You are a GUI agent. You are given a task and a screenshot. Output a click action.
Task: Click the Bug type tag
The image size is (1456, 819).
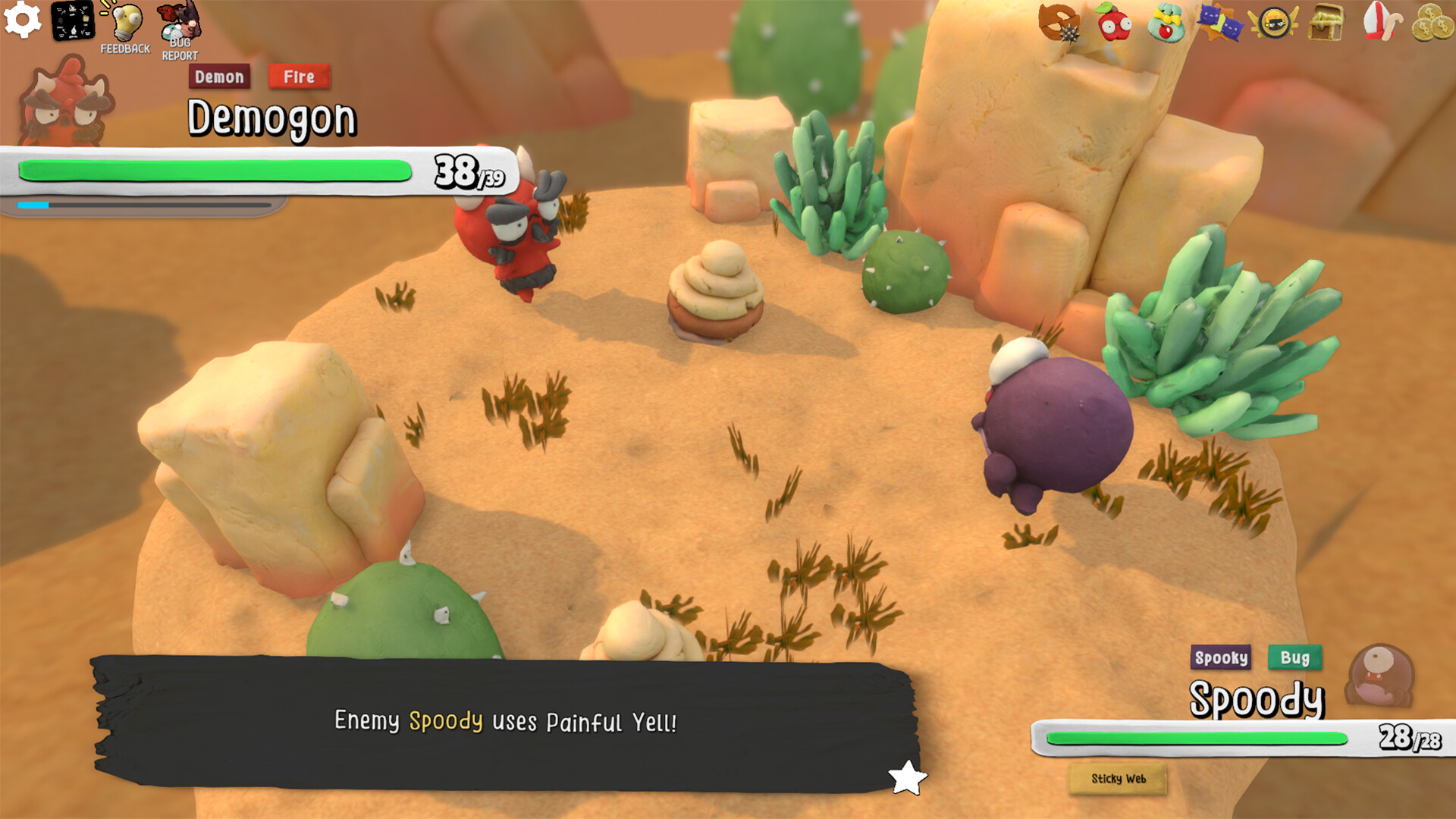pos(1294,657)
